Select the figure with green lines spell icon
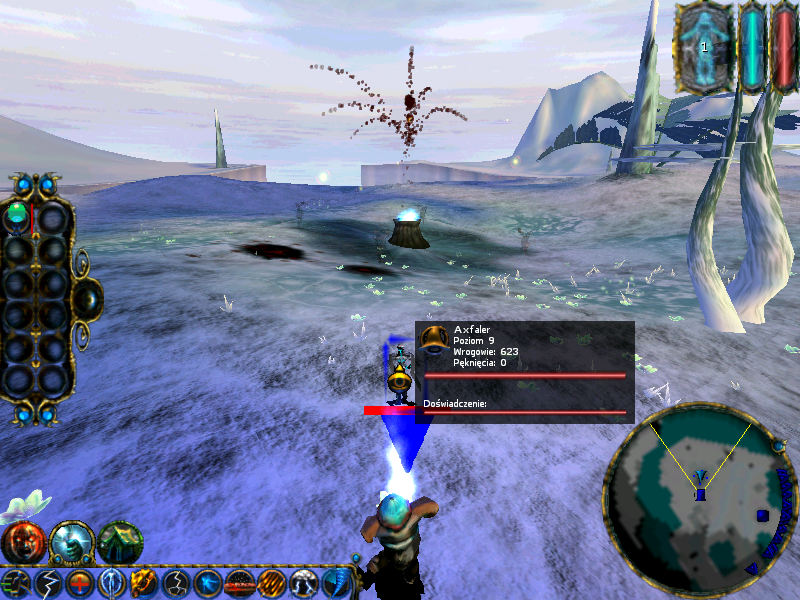Screen dimensions: 800x600 (x=15, y=583)
